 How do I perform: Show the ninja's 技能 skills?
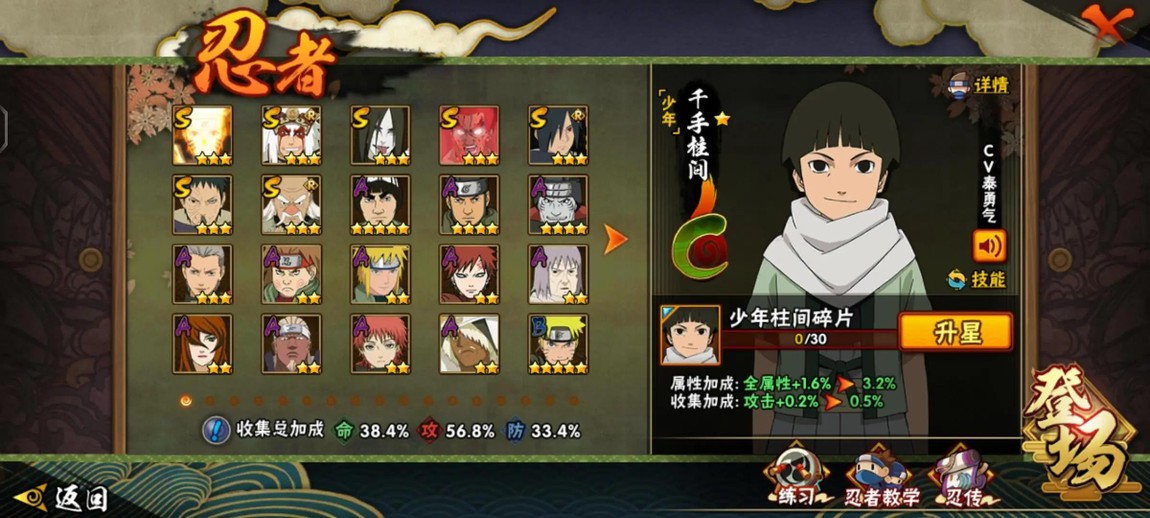(x=977, y=280)
